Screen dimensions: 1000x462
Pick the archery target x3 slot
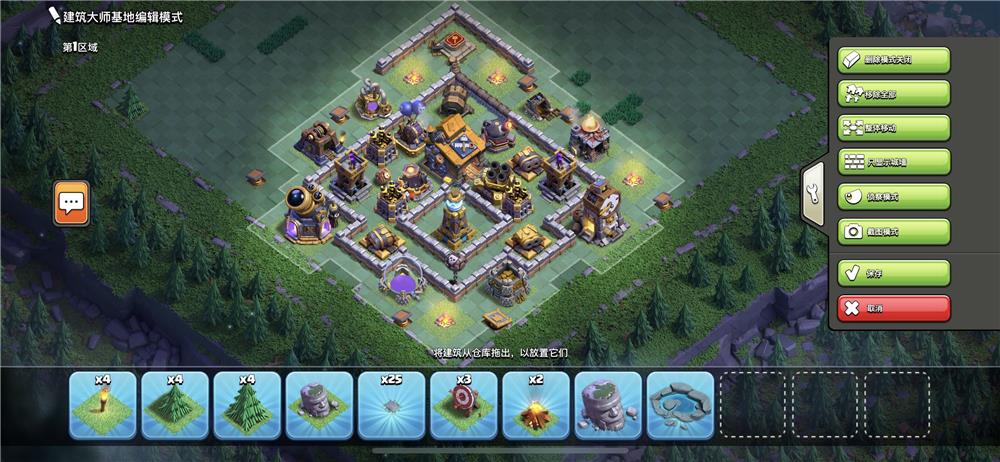tap(463, 405)
